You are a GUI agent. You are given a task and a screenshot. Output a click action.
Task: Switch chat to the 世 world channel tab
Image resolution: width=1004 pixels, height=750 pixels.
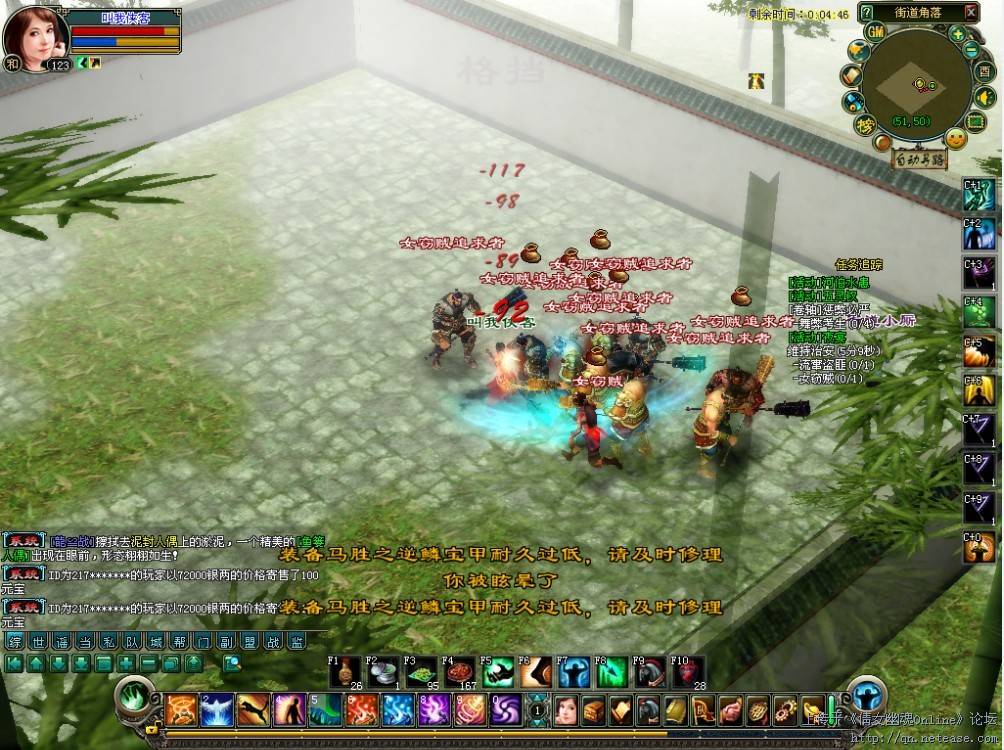click(39, 641)
